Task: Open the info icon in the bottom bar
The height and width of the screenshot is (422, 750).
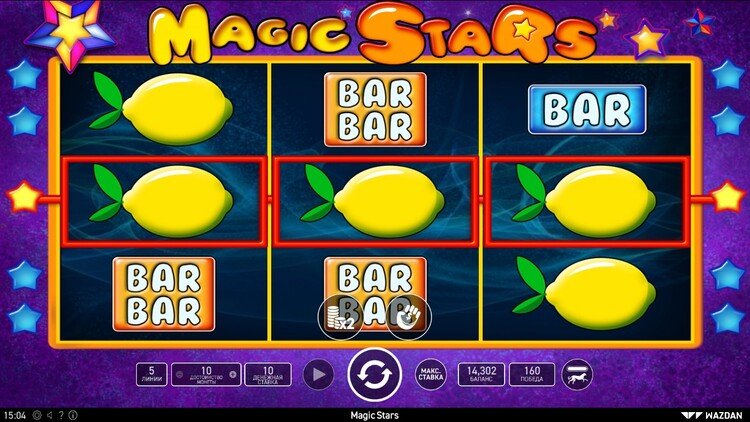Action: coord(72,414)
